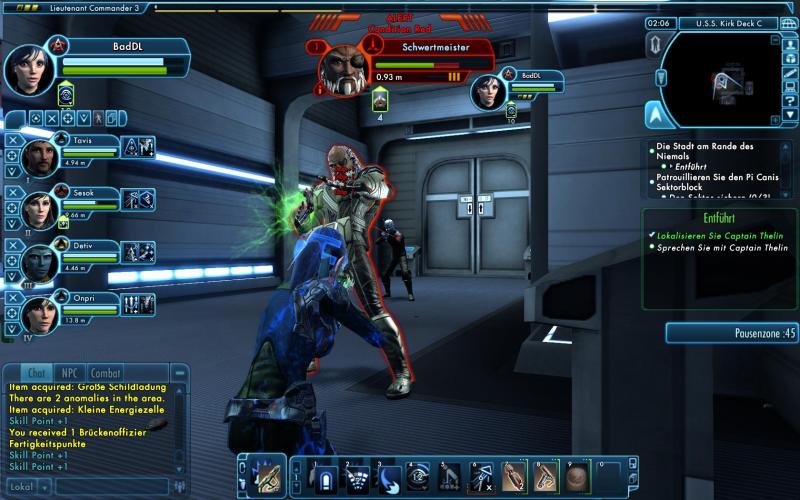Switch to the NPC chat tab
The width and height of the screenshot is (800, 500).
[69, 372]
